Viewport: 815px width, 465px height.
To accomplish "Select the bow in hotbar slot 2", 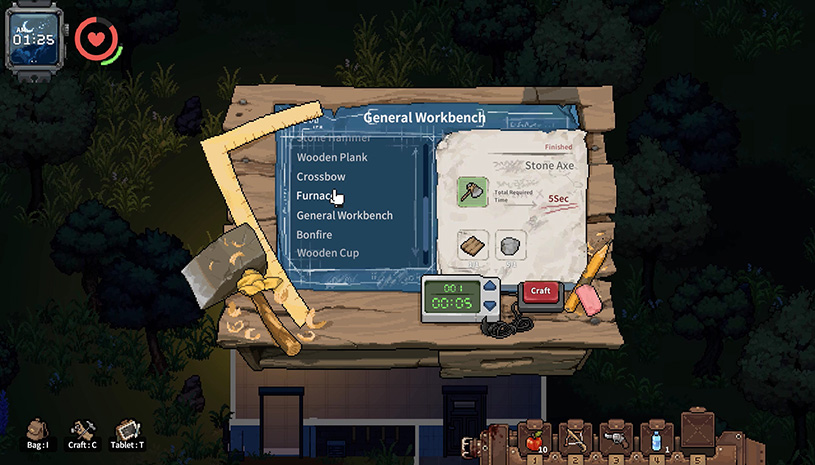I will click(x=575, y=438).
